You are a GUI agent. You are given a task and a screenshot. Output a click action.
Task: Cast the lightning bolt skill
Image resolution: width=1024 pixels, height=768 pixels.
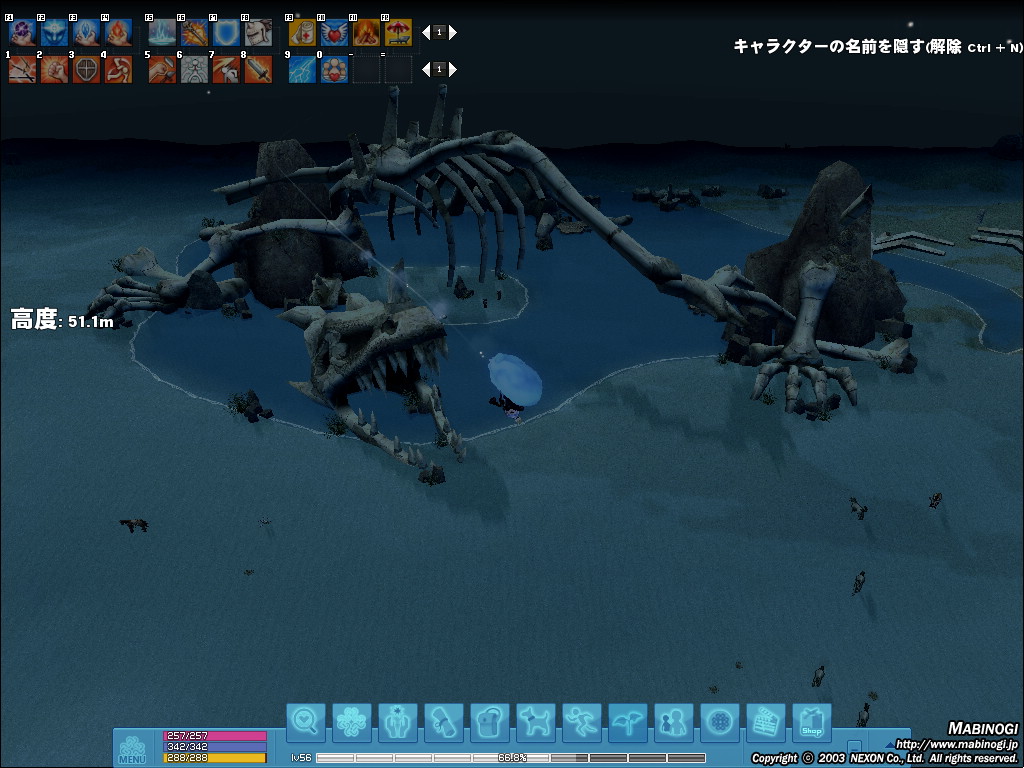[302, 70]
